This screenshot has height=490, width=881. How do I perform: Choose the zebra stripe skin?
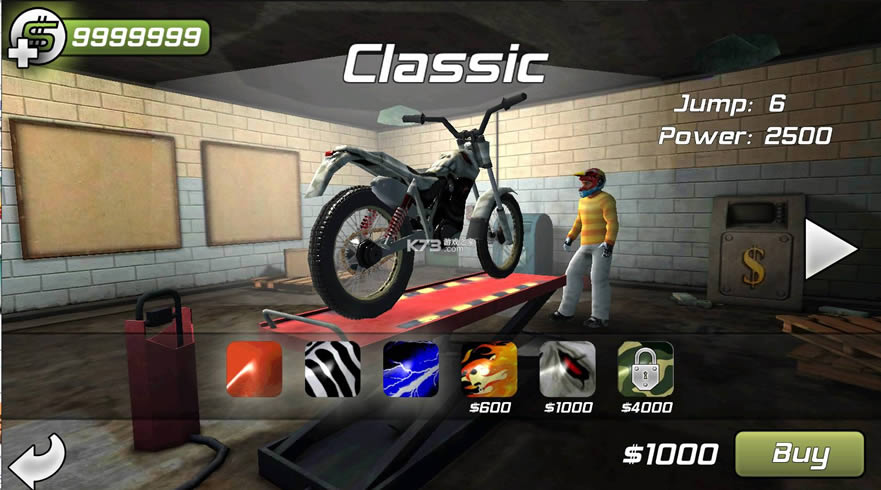(x=332, y=369)
